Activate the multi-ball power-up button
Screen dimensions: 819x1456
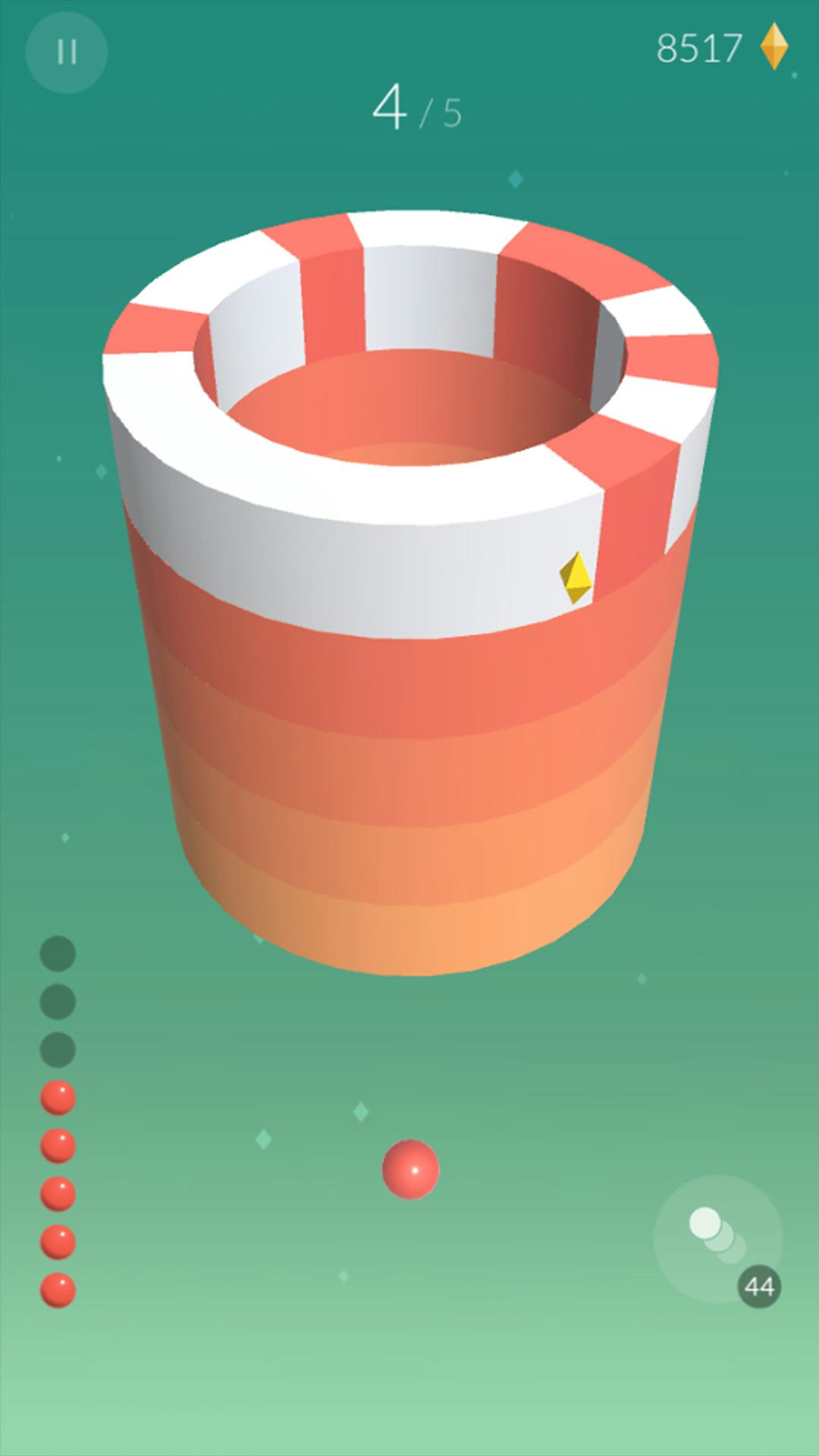[717, 1238]
